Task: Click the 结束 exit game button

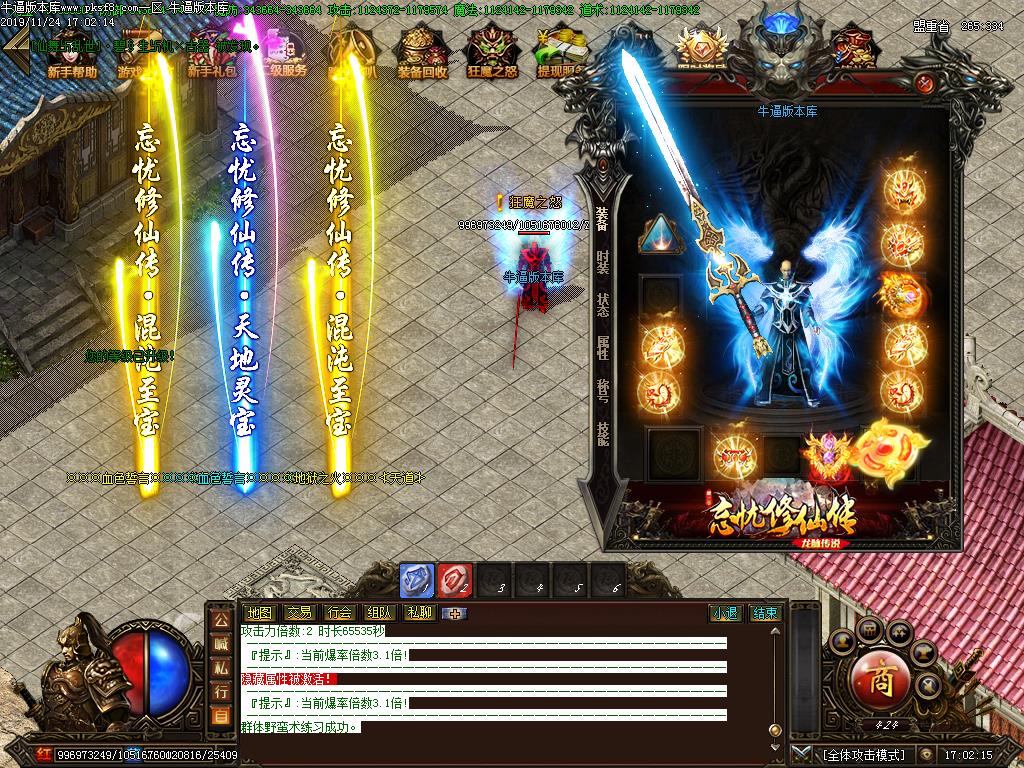Action: (766, 613)
